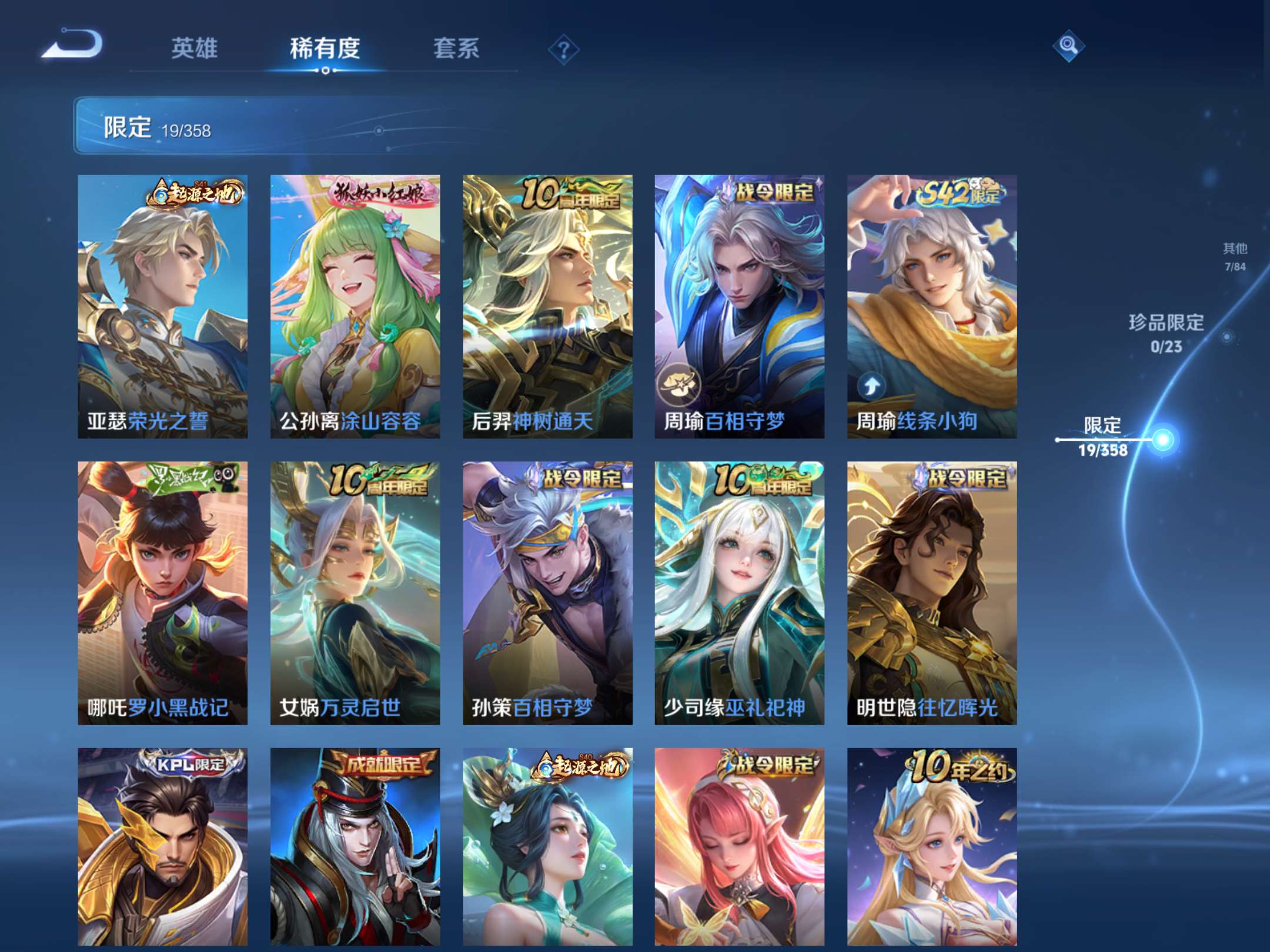Select the 公孙离涂山容容 skin thumbnail
Viewport: 1270px width, 952px height.
354,294
